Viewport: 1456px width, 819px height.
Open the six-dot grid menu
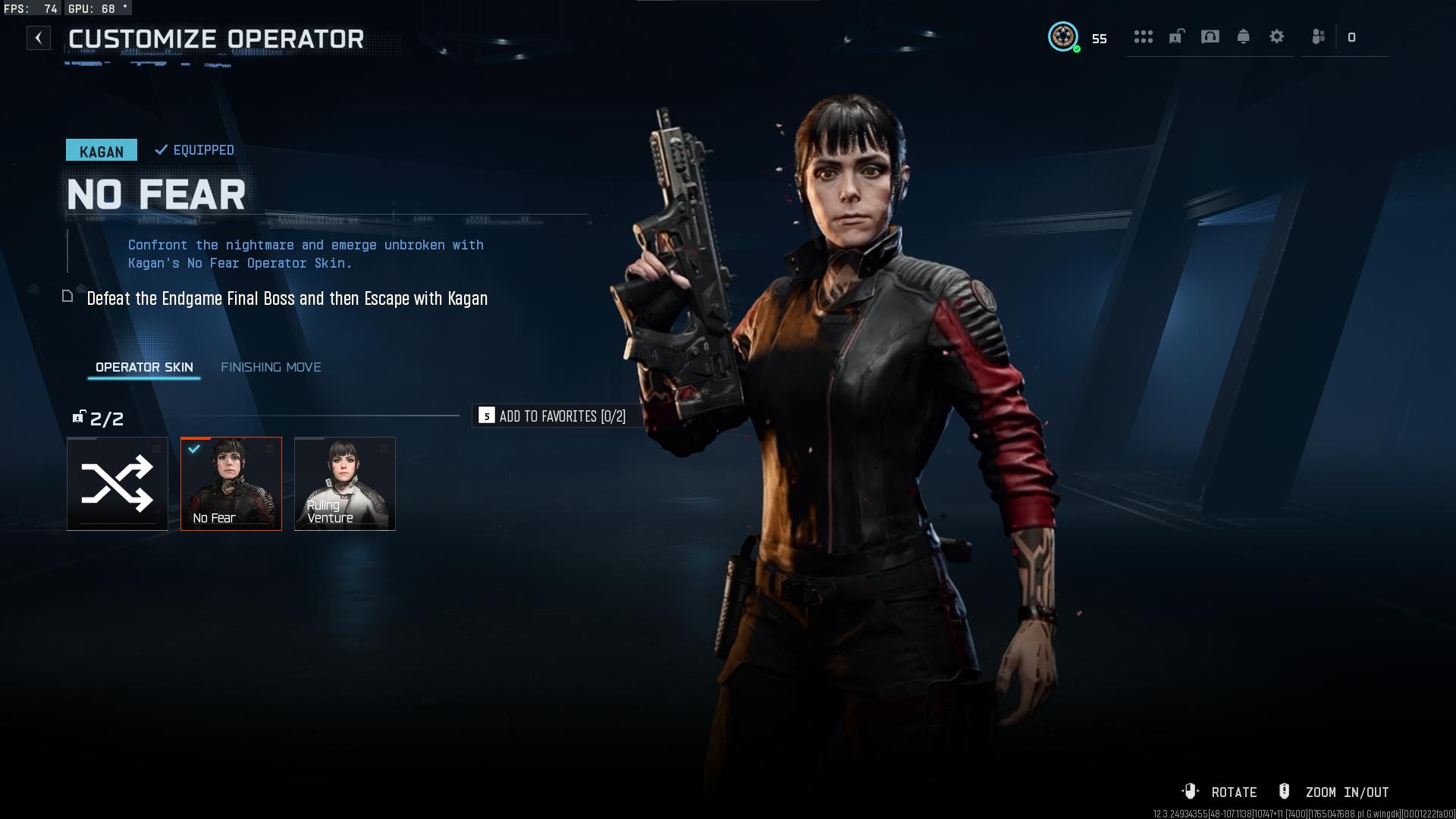(x=1143, y=36)
